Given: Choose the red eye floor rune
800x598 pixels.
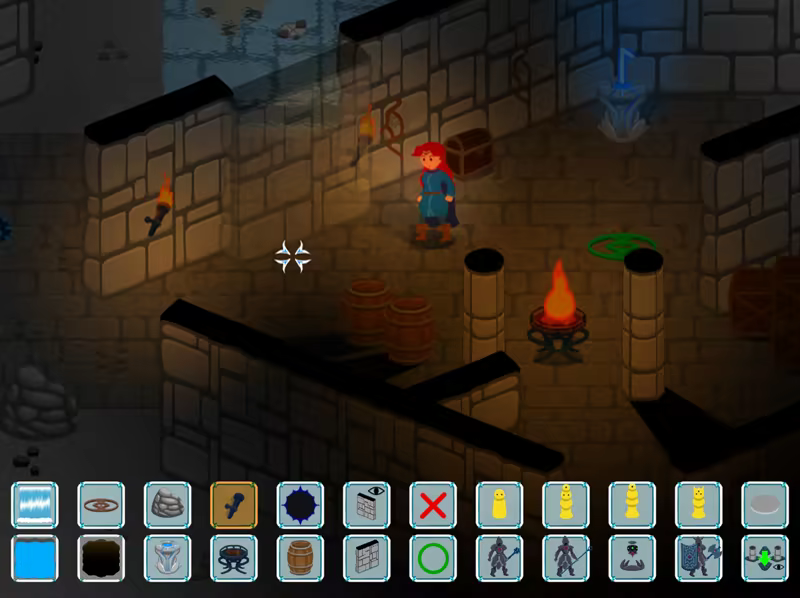Looking at the screenshot, I should click(x=101, y=505).
